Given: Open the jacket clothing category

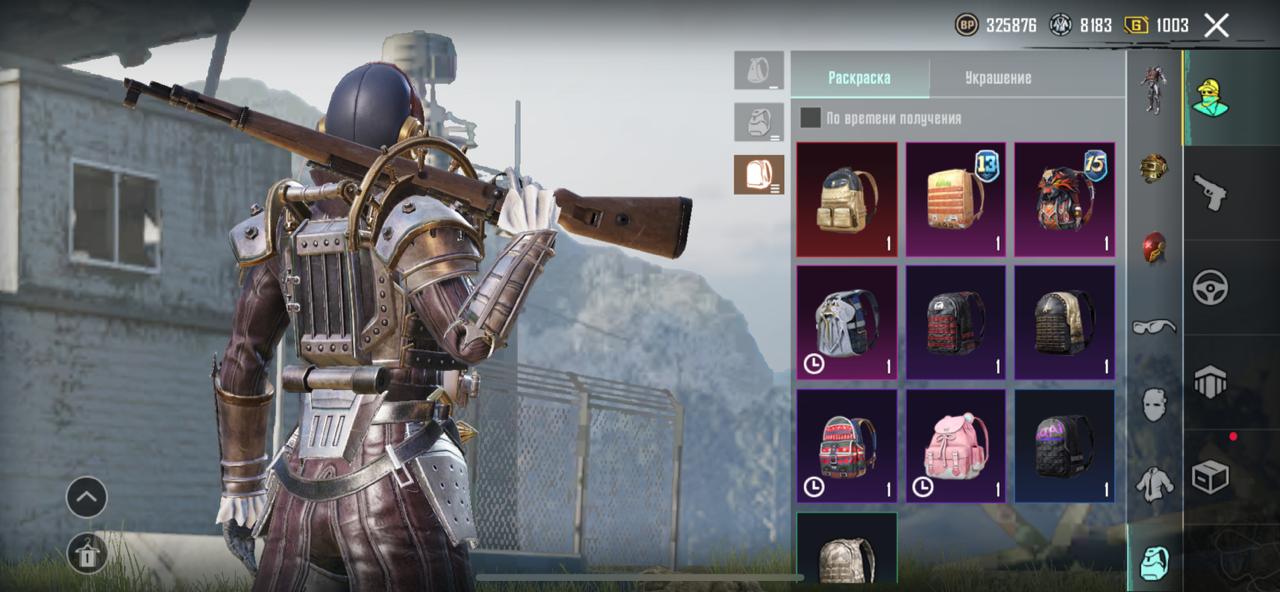Looking at the screenshot, I should (x=1154, y=485).
